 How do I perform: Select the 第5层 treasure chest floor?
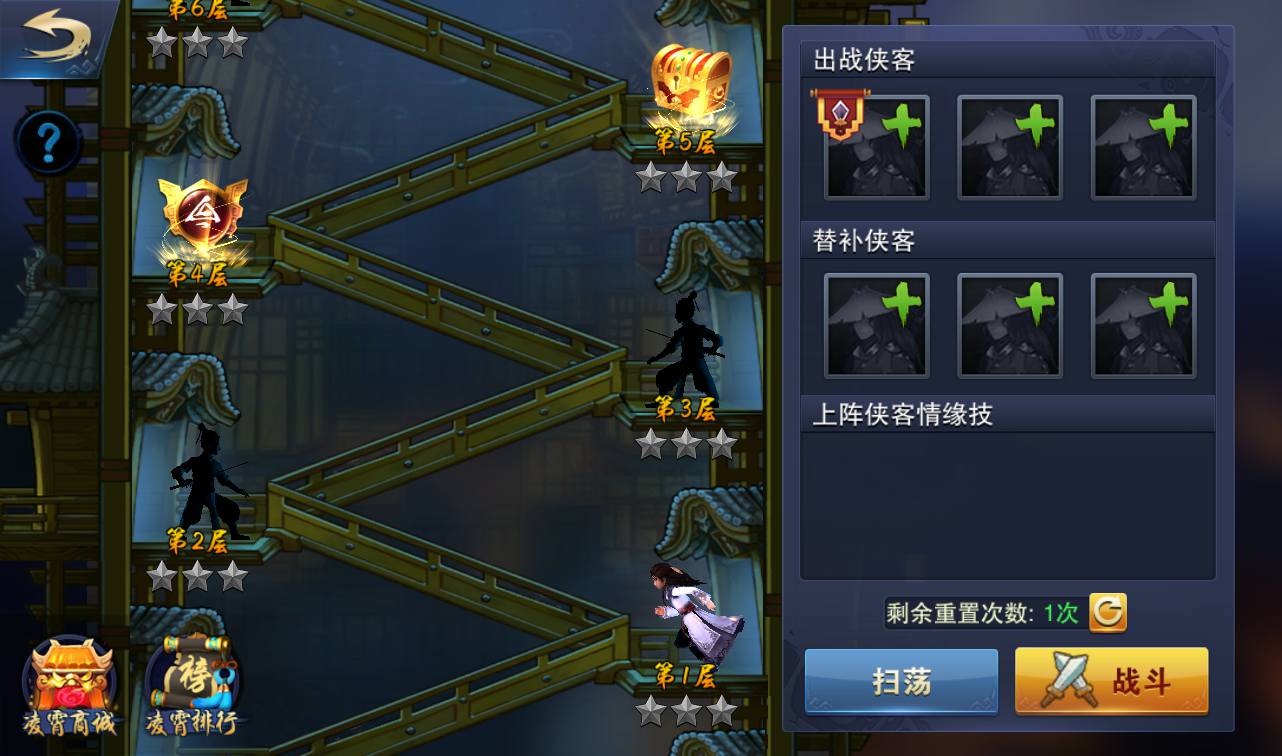click(689, 85)
